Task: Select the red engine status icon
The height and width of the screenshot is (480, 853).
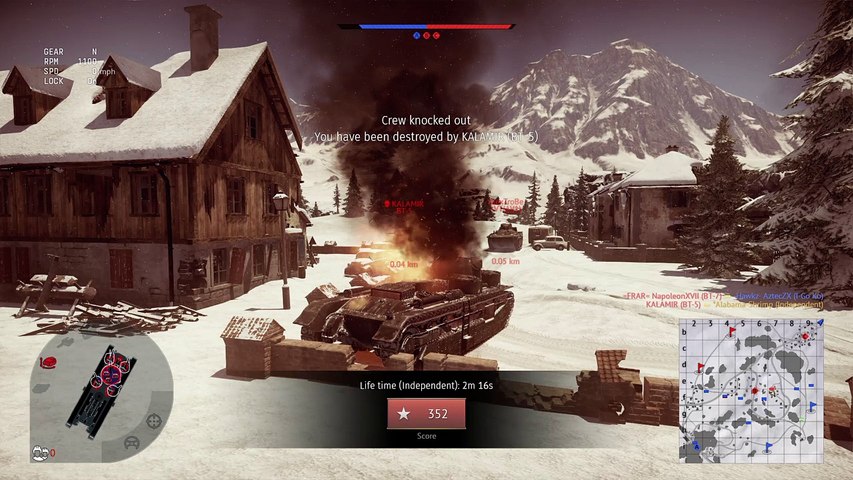Action: tap(48, 362)
